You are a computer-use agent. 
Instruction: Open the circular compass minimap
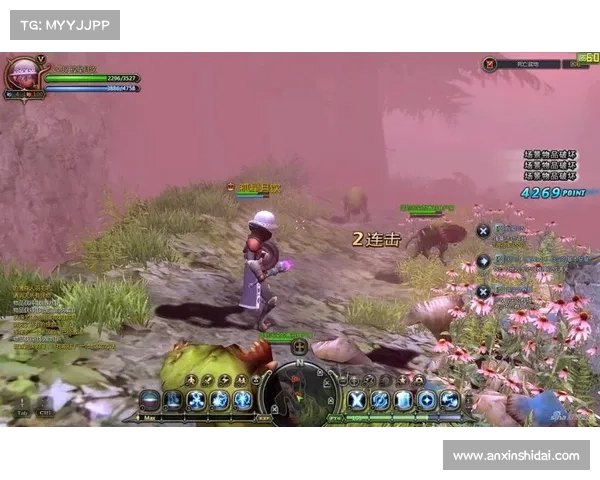[299, 390]
